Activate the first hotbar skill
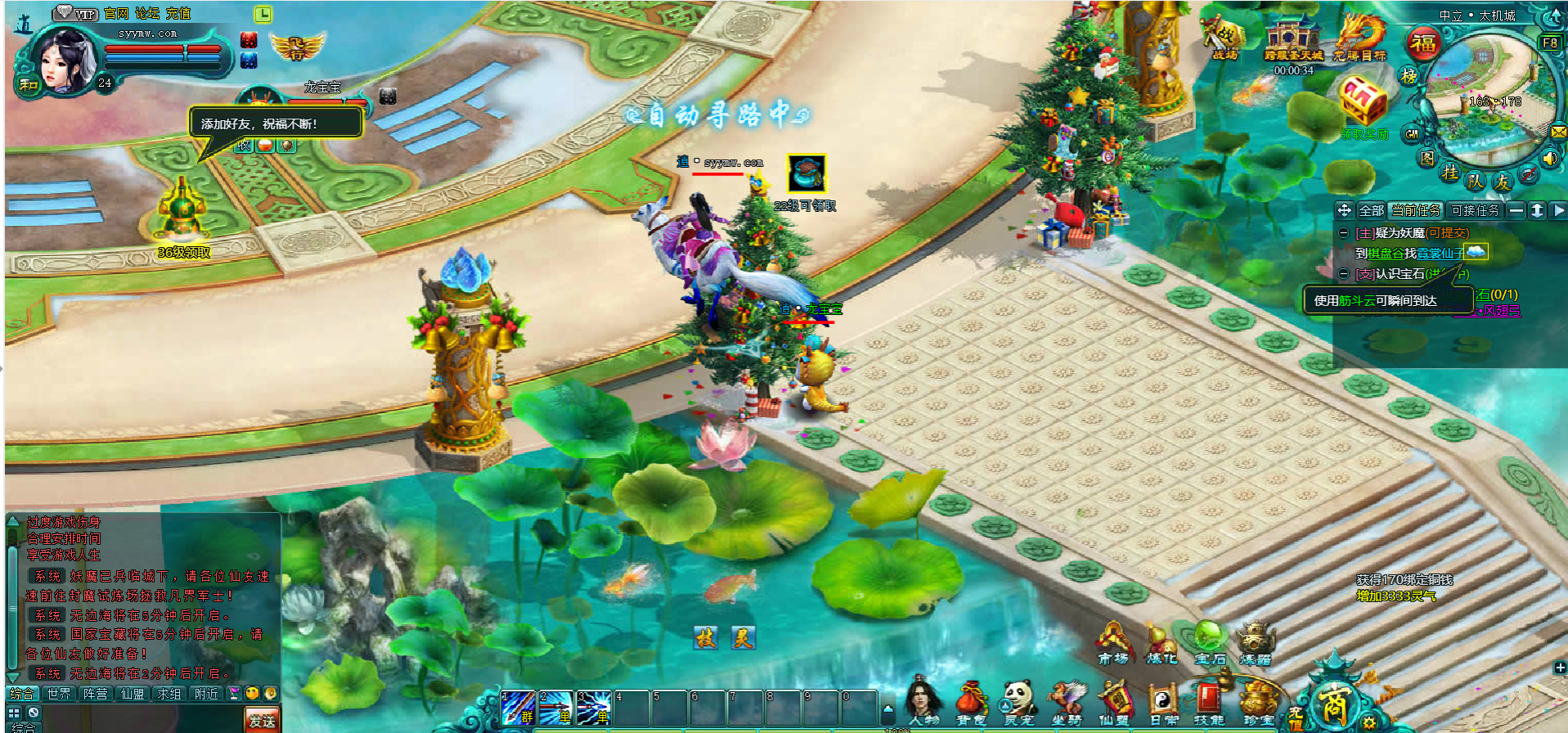This screenshot has height=733, width=1568. (x=517, y=707)
